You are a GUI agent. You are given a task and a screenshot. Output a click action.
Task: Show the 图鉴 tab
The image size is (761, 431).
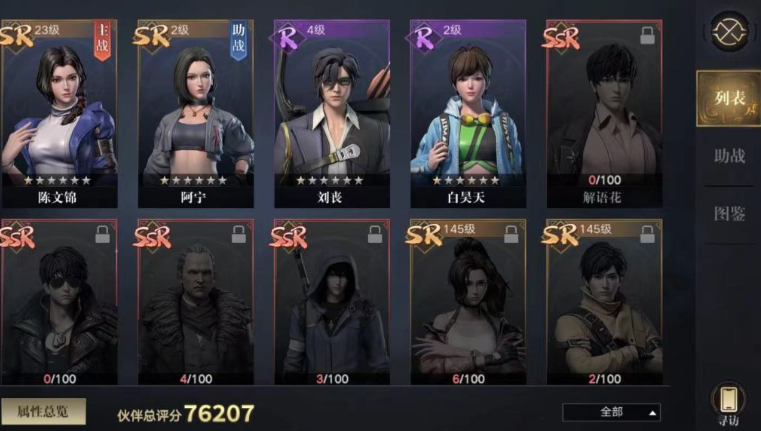pyautogui.click(x=729, y=213)
